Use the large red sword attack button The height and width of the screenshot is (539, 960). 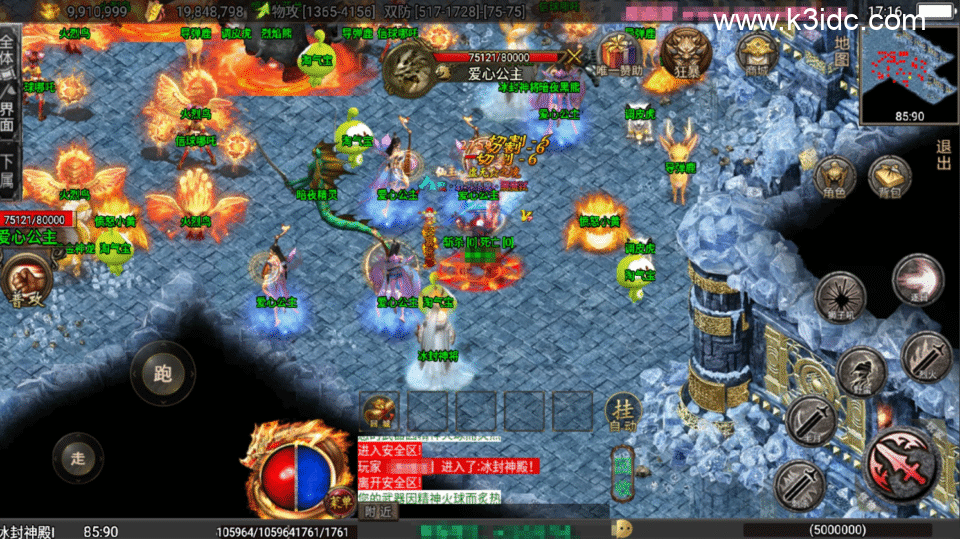tap(903, 462)
